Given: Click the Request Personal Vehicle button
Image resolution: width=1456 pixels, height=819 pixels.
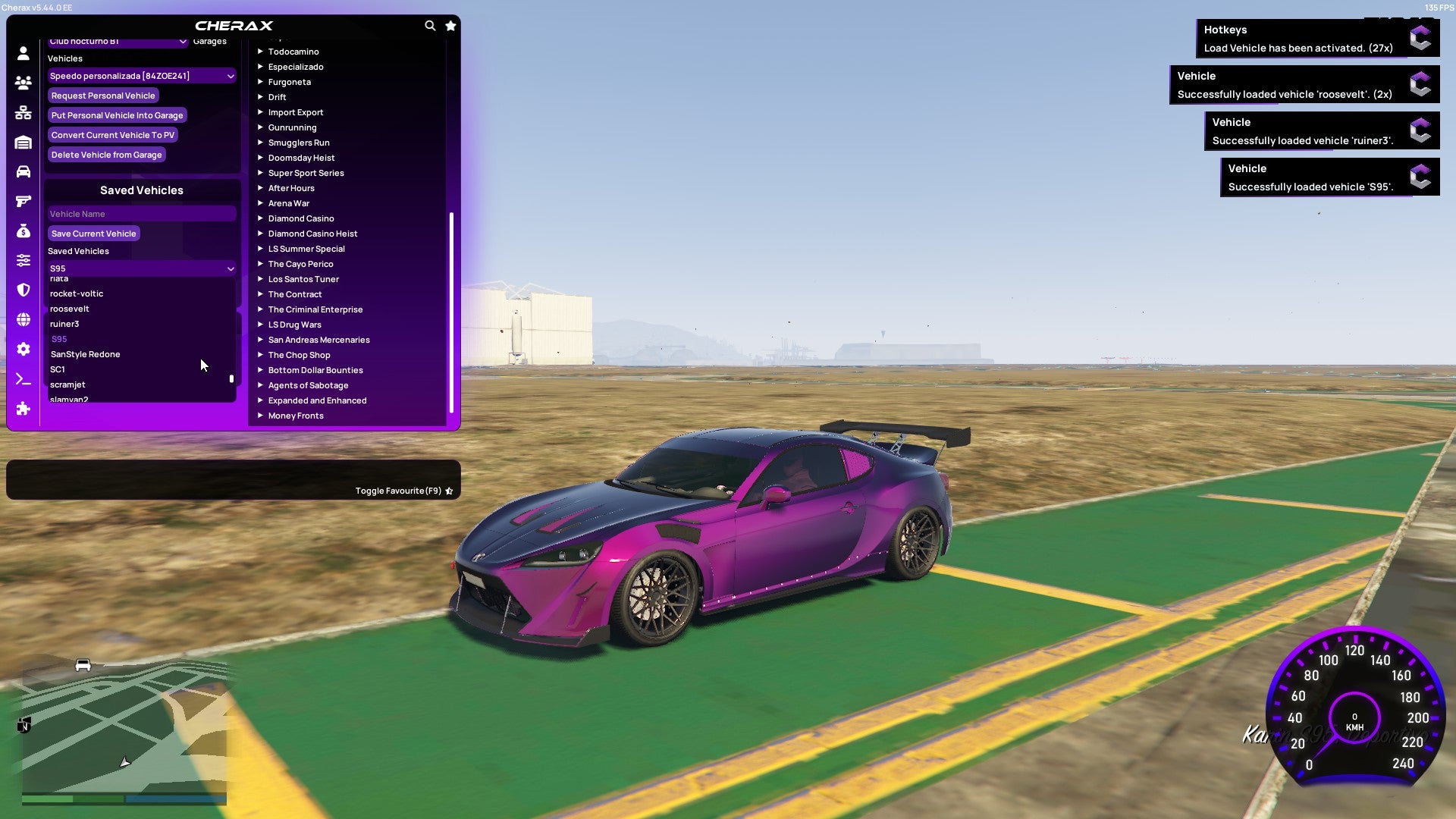Looking at the screenshot, I should (x=103, y=95).
